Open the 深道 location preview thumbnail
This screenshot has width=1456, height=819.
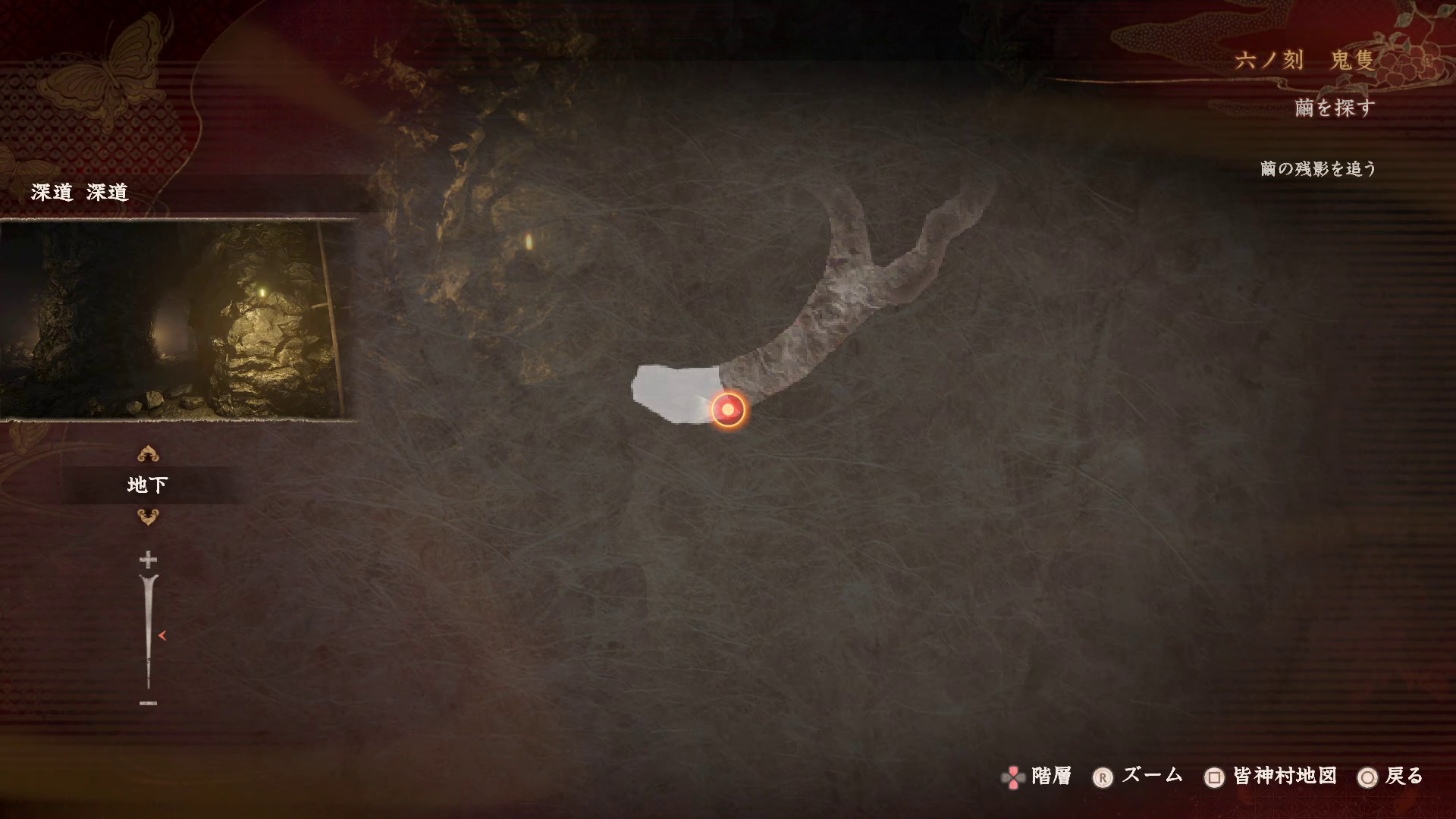click(x=174, y=320)
